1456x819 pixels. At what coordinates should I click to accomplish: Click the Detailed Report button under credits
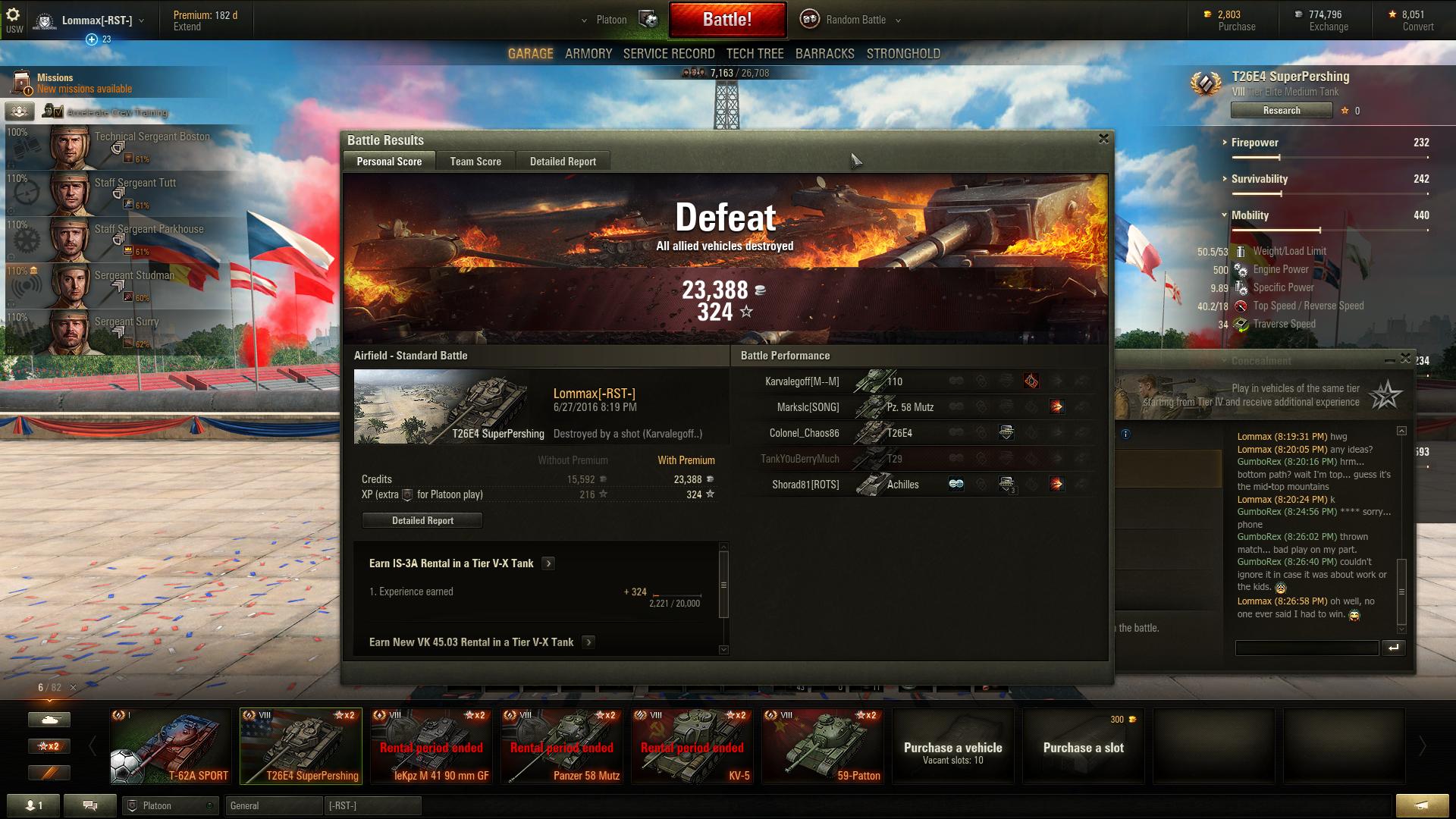pos(422,520)
